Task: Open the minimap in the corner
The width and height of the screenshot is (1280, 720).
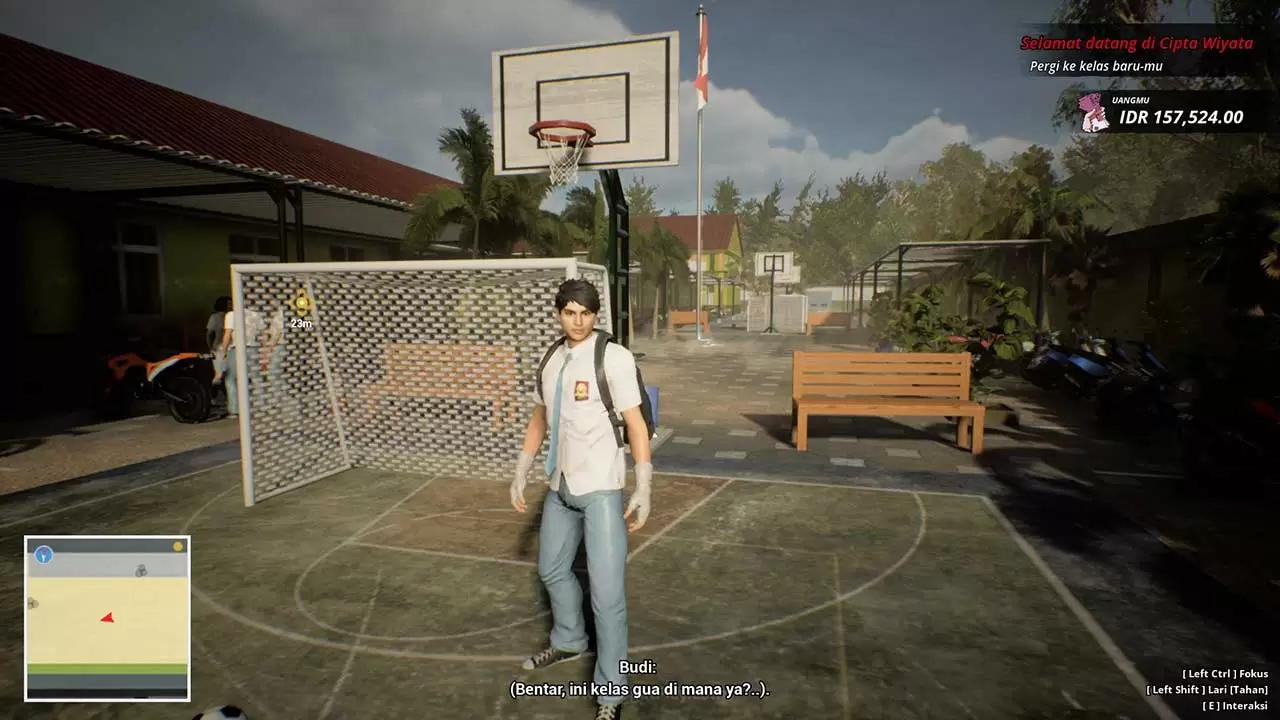Action: 107,618
